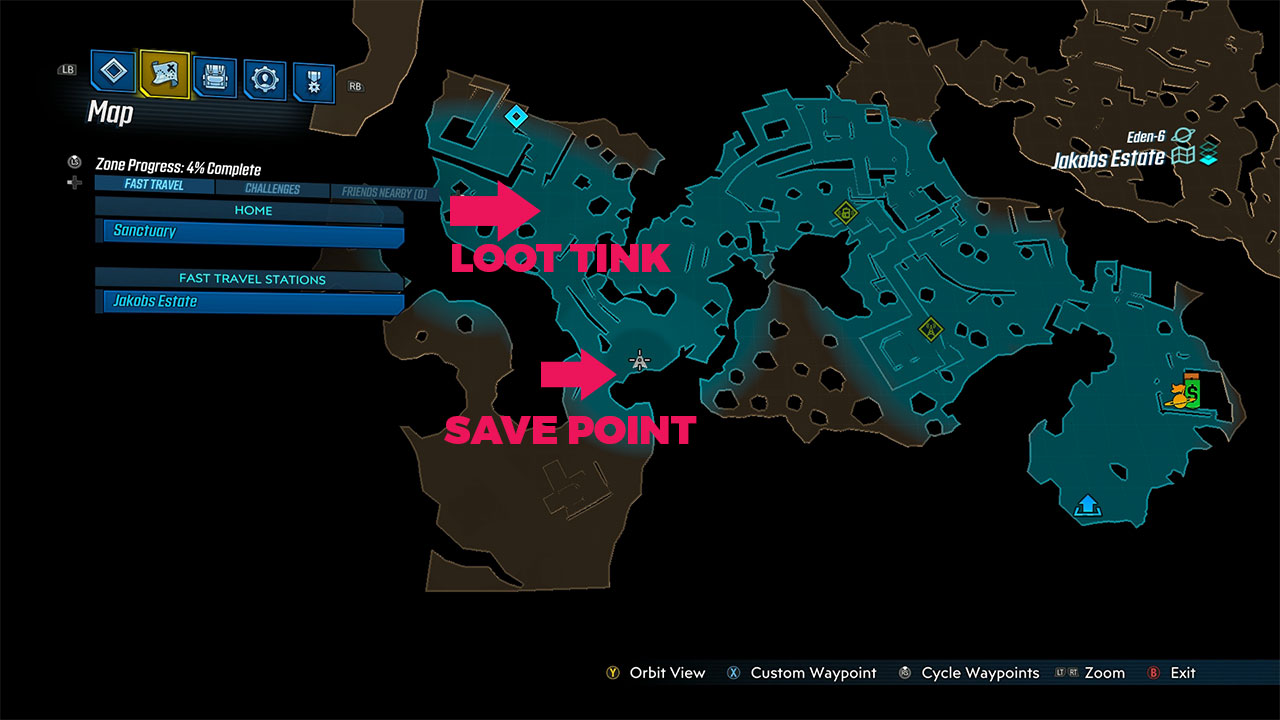Click Custom Waypoint at the bottom bar
The height and width of the screenshot is (720, 1280).
812,673
